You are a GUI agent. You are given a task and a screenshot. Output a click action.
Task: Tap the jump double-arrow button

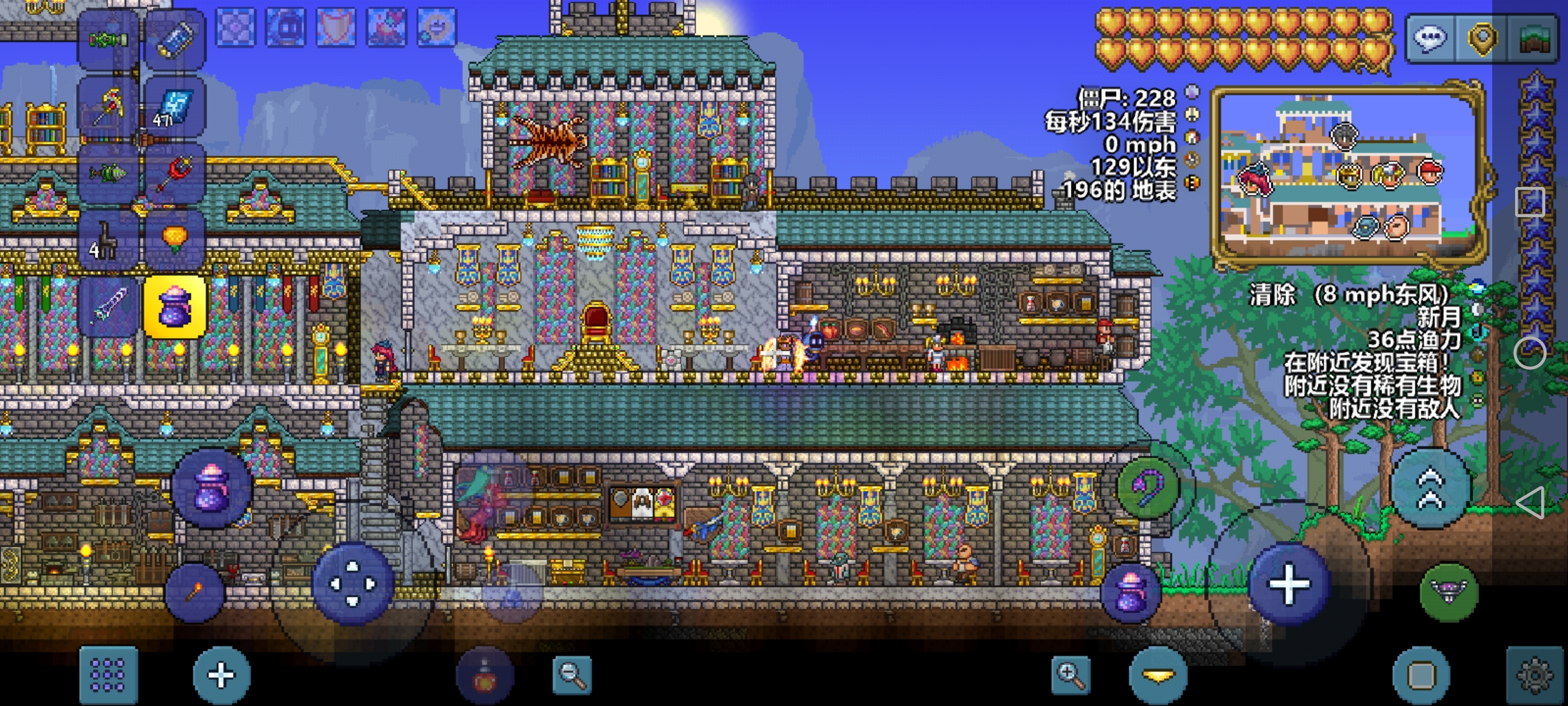coord(1430,488)
